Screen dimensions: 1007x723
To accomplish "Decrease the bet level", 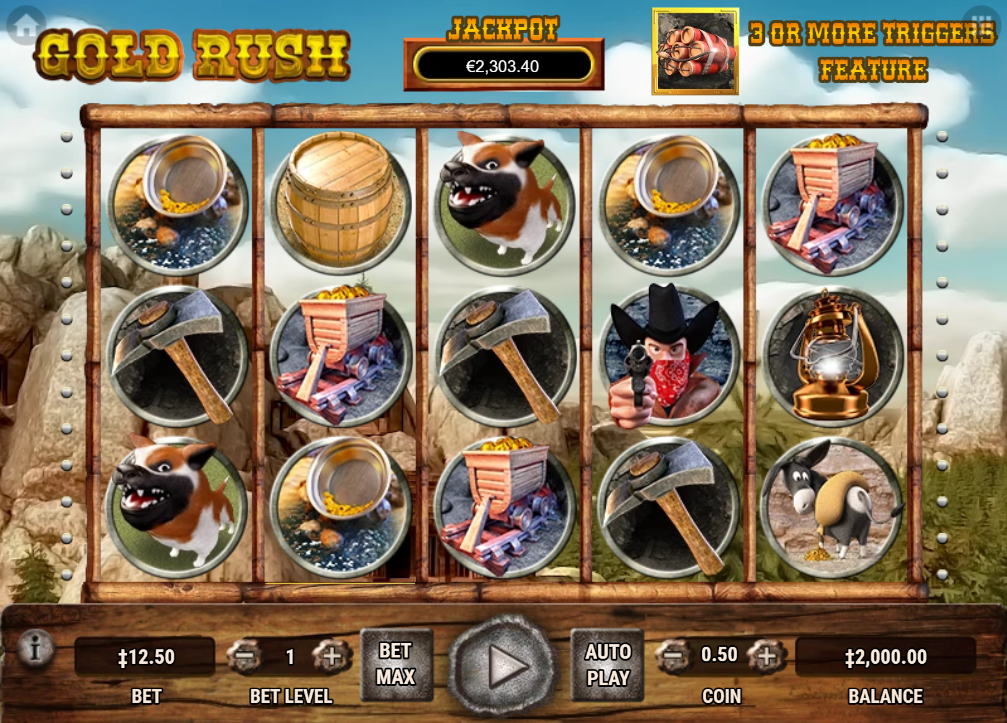I will [245, 657].
